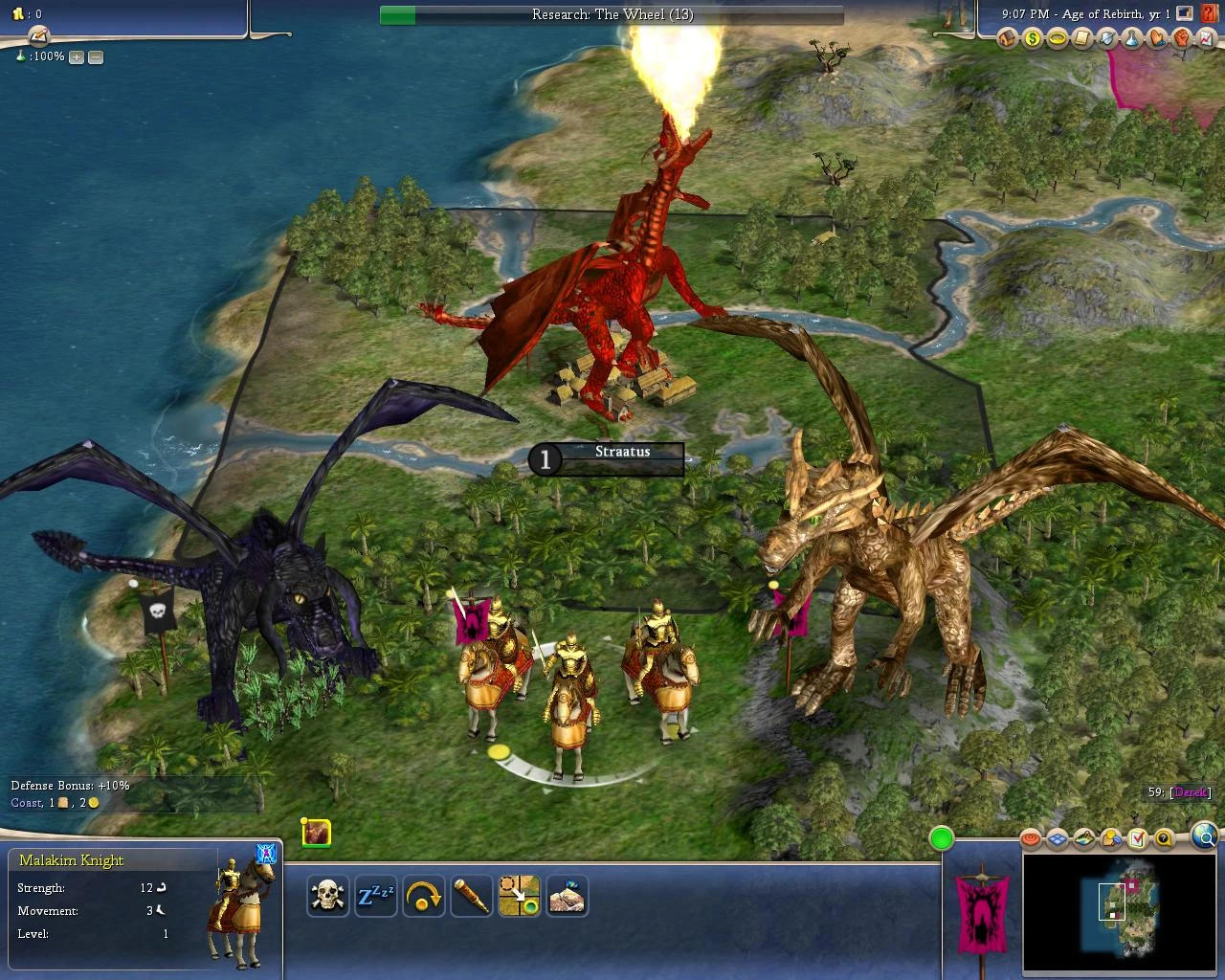The image size is (1225, 980).
Task: Open the Military Advisor shield icon
Action: tap(1106, 38)
